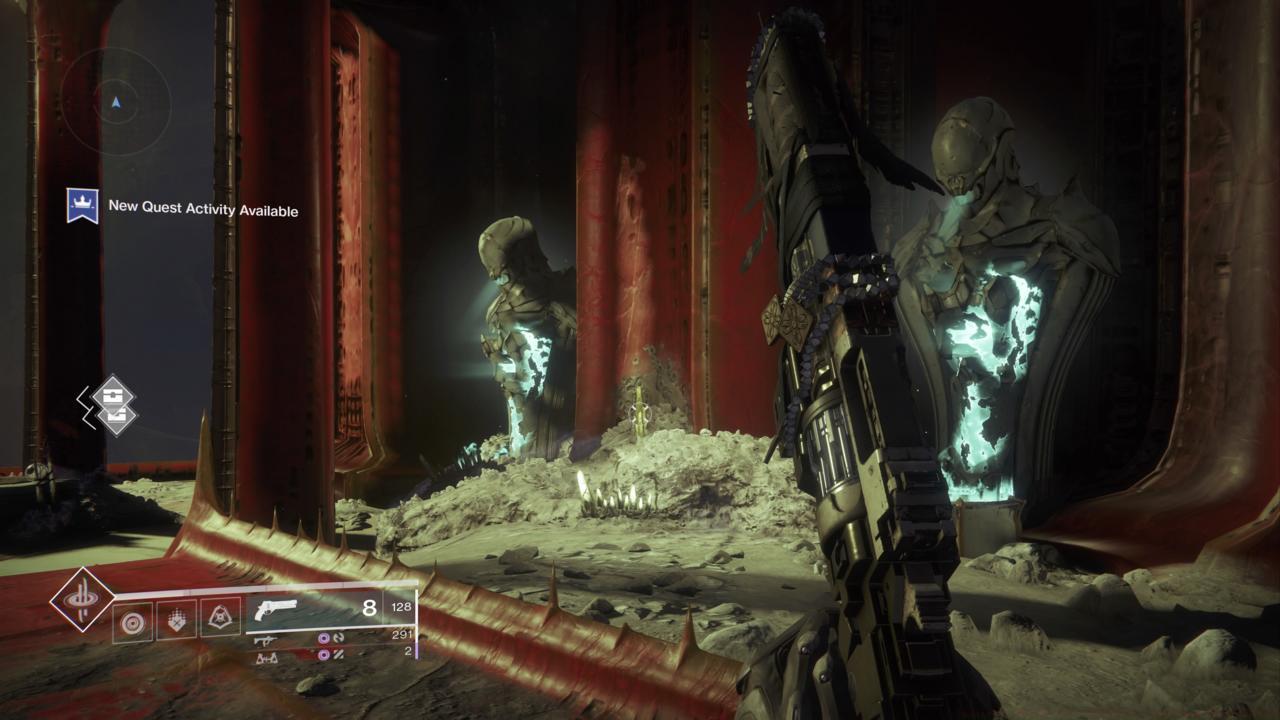
Task: Select the blue crown quest banner icon
Action: click(82, 206)
